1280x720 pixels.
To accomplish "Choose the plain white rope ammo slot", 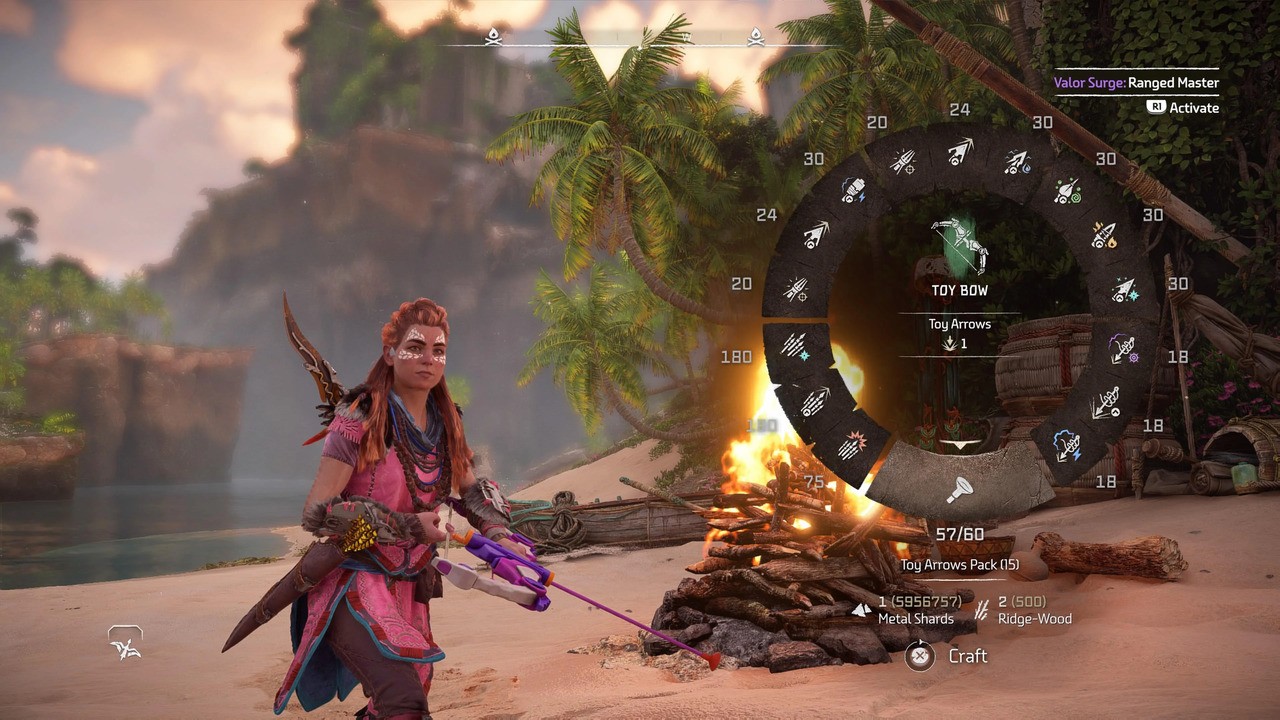I will point(1104,402).
